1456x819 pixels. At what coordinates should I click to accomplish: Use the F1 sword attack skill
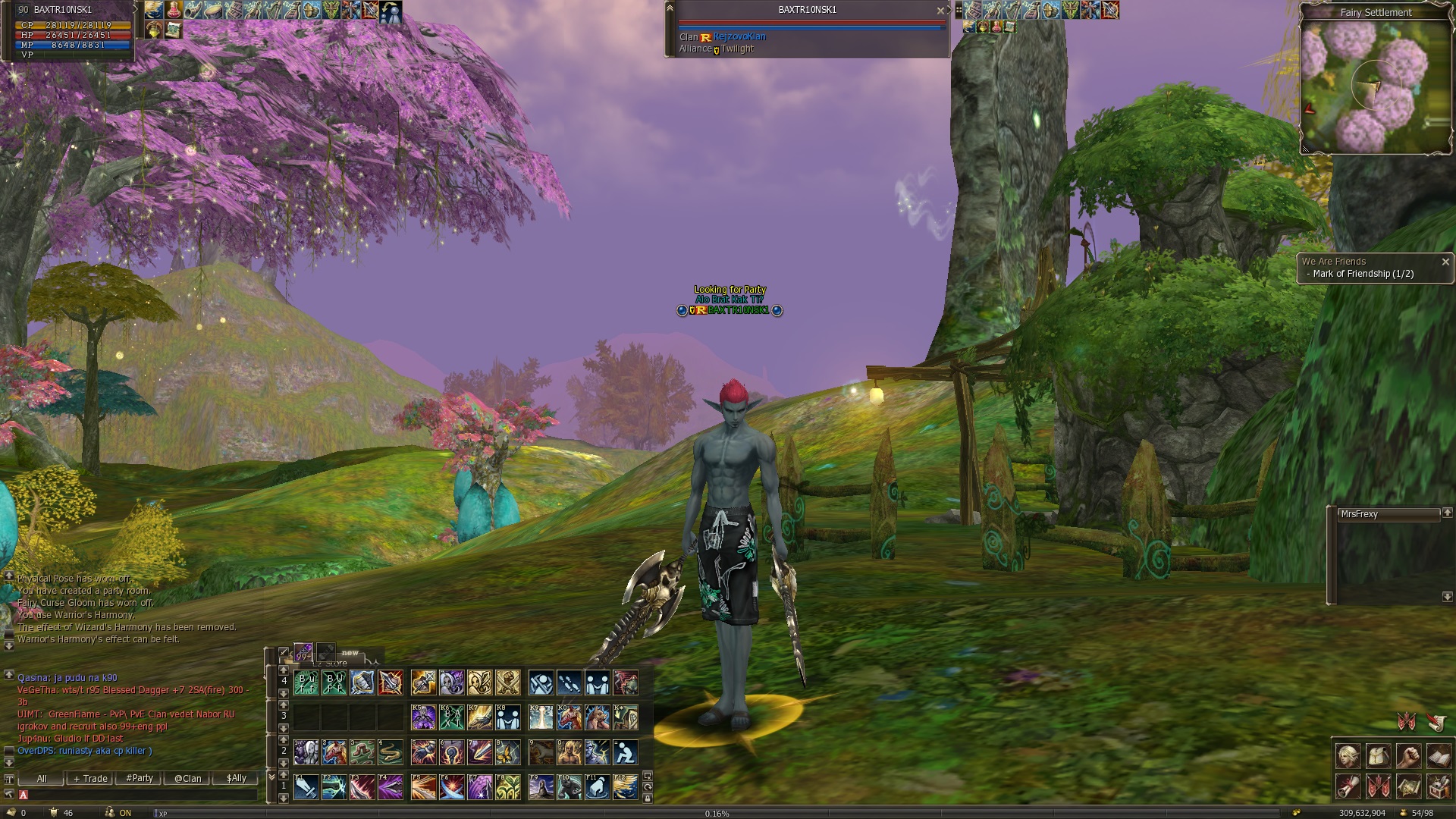(x=306, y=788)
